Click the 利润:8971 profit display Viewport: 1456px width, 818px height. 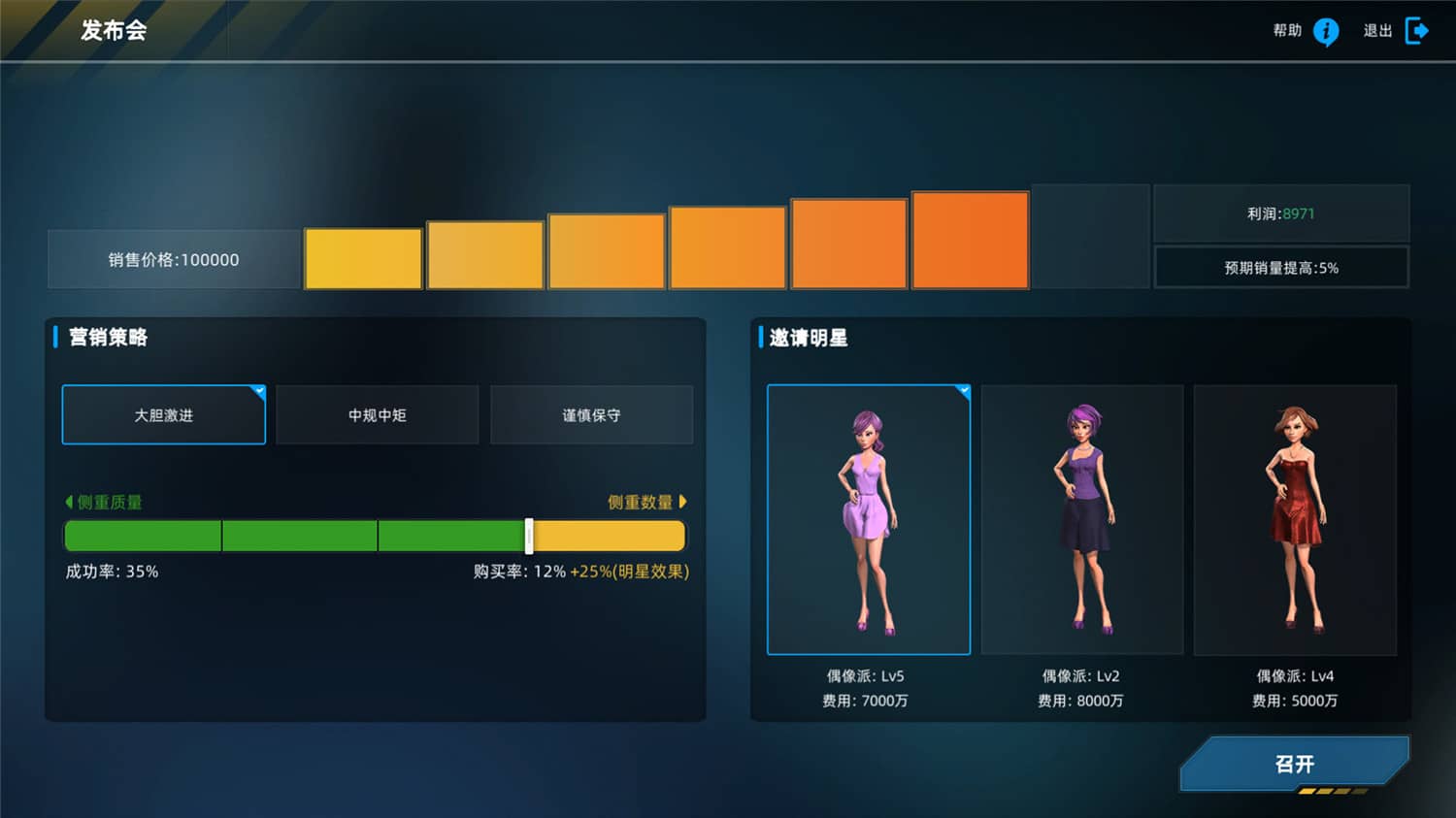(1282, 213)
